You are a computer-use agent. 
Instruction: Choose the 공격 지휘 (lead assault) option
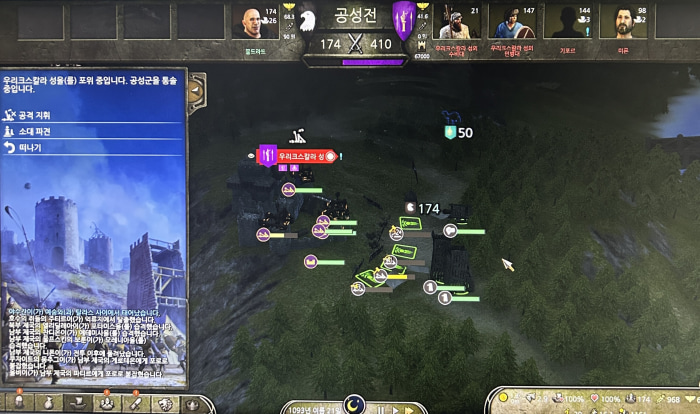pyautogui.click(x=36, y=116)
